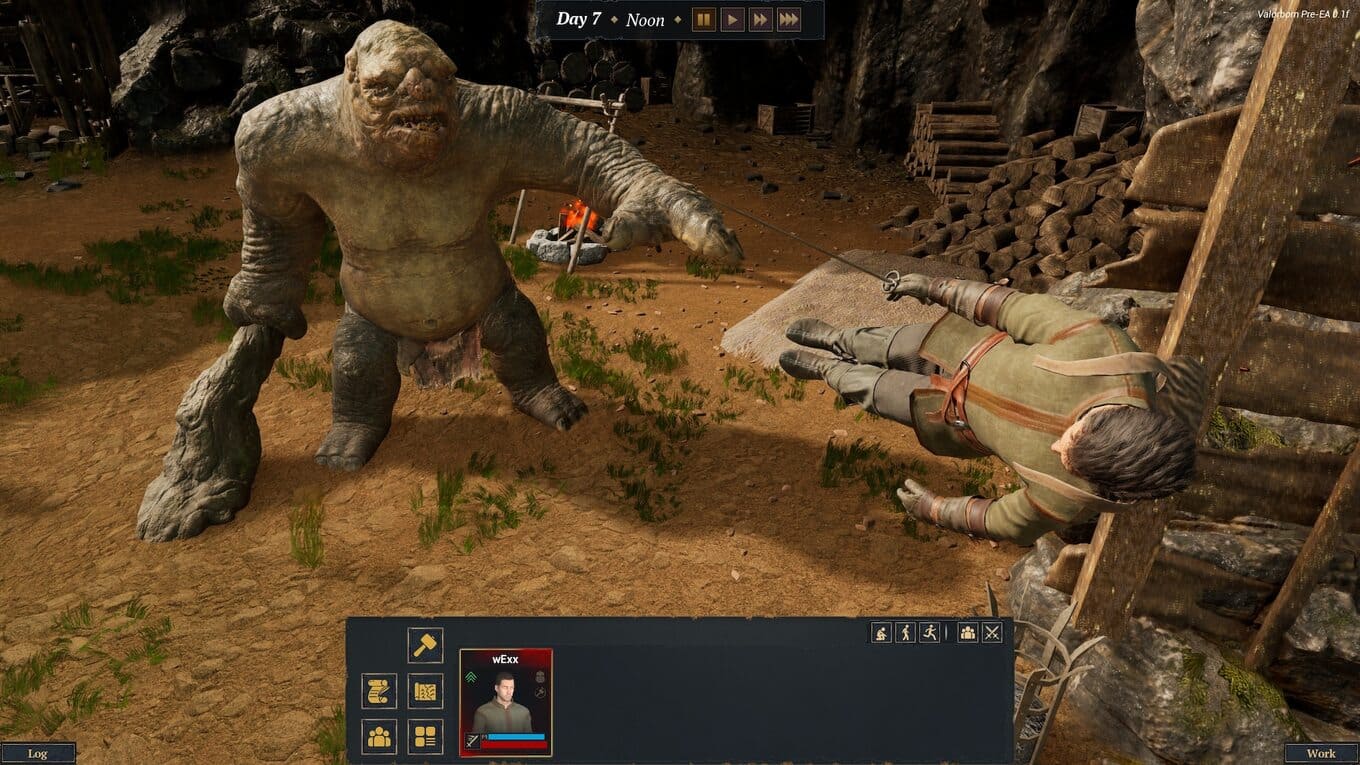Image resolution: width=1360 pixels, height=765 pixels.
Task: Open the hammer build menu
Action: tap(425, 645)
